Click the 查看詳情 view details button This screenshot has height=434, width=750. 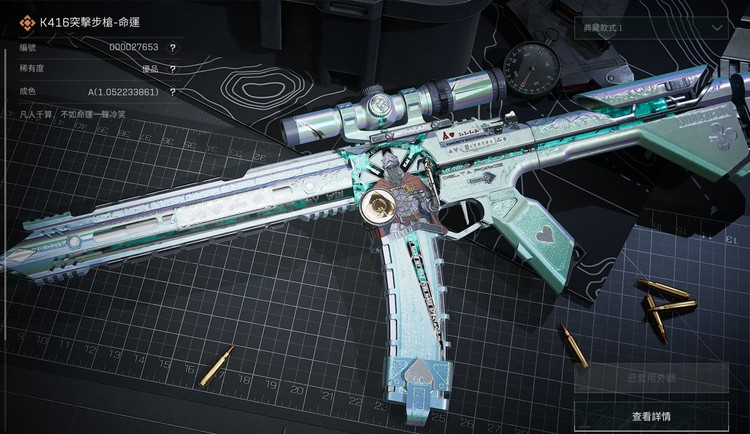[651, 415]
